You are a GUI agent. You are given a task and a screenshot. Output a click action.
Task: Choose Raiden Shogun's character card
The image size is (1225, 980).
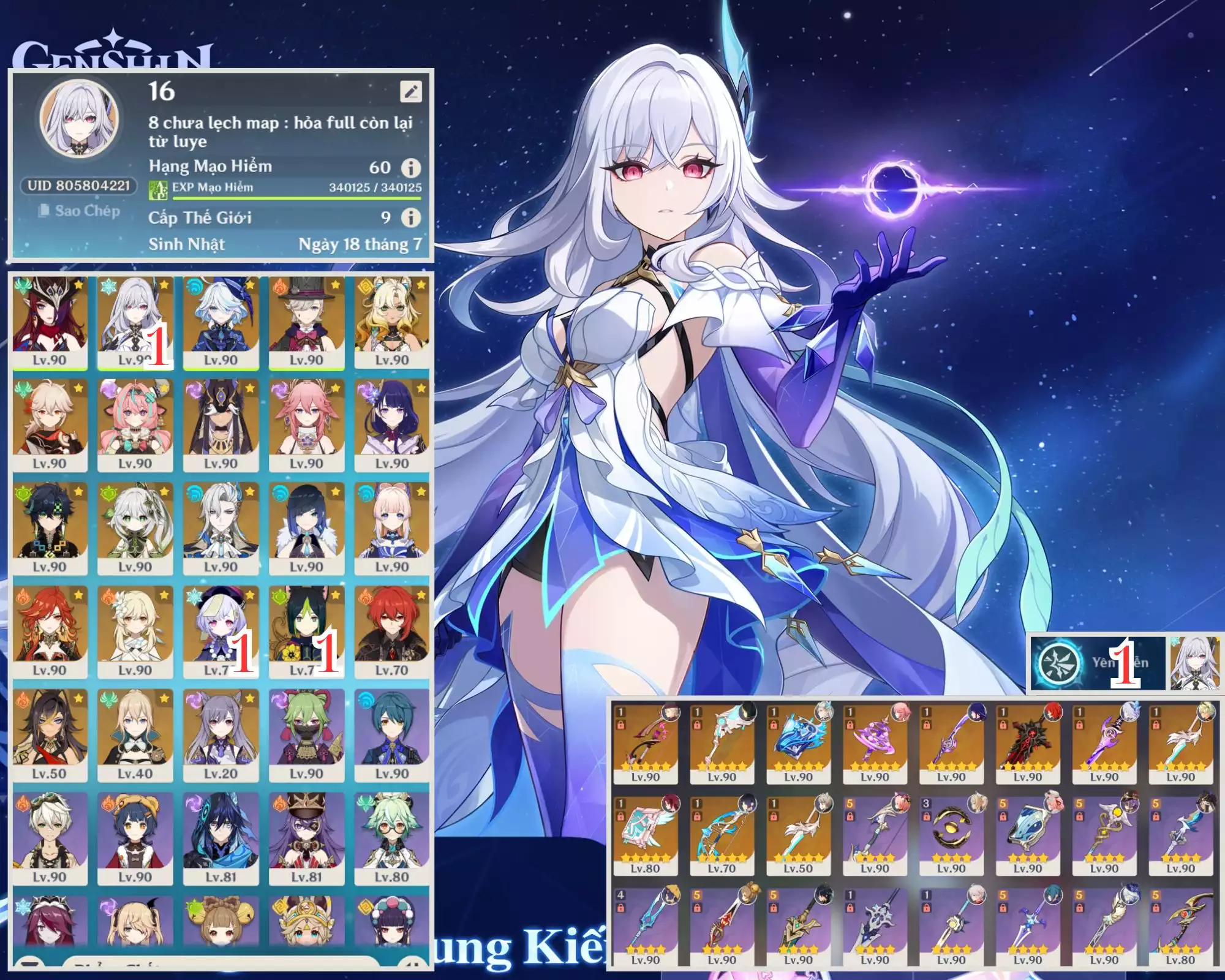coord(391,424)
